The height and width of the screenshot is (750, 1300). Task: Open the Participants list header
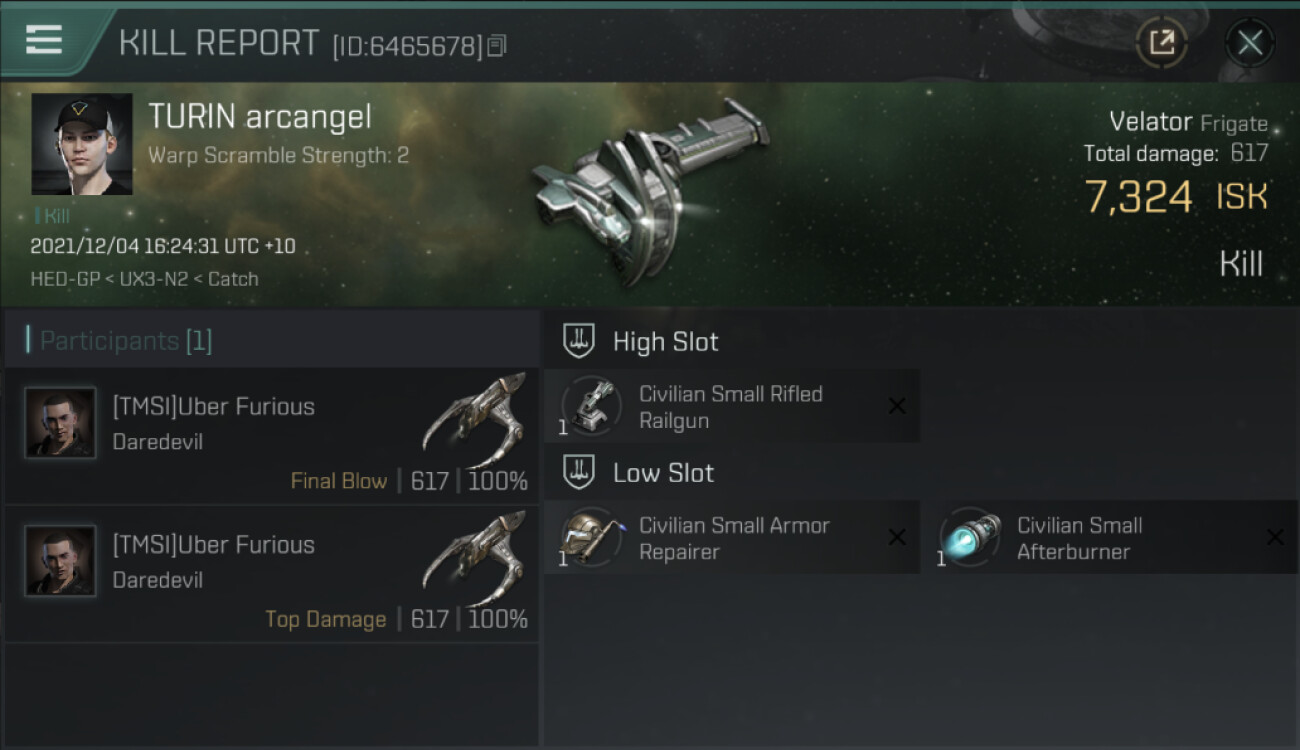[126, 341]
